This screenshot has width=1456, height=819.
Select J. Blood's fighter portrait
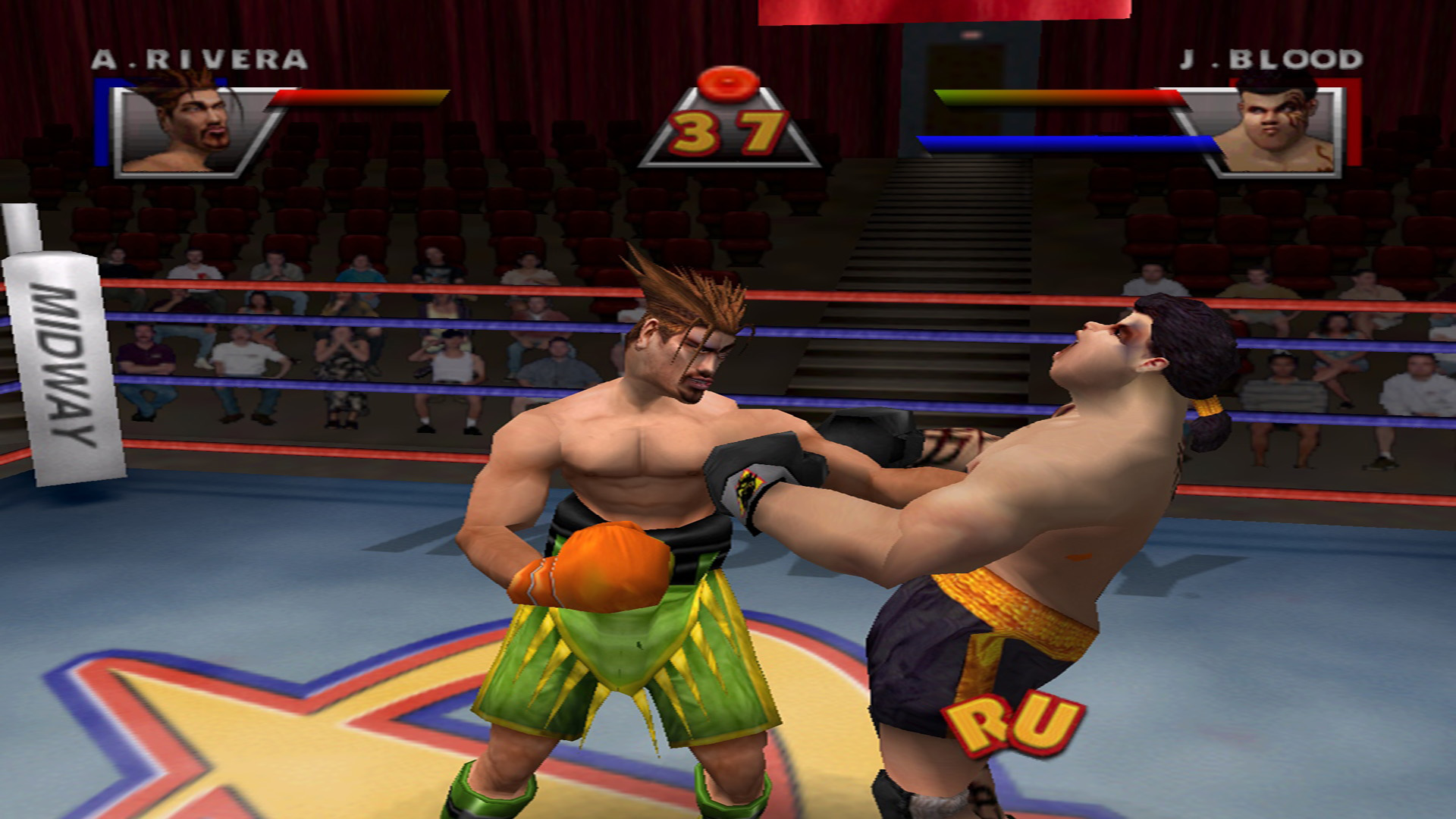pyautogui.click(x=1276, y=130)
